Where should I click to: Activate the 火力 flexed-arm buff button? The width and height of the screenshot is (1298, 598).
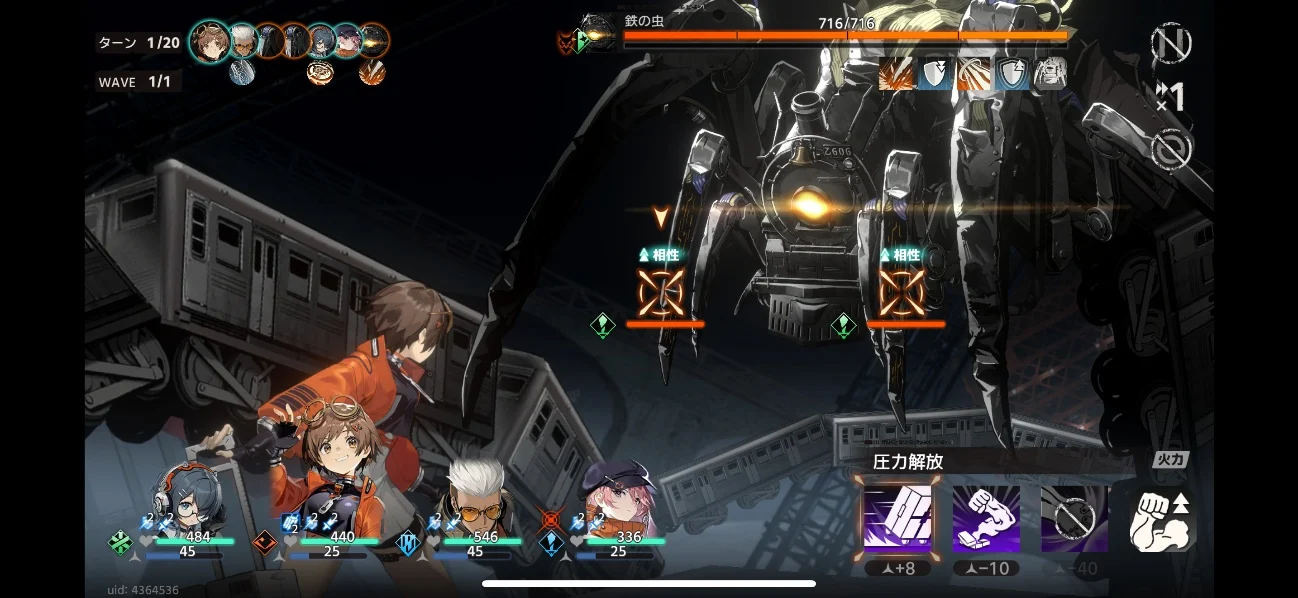(1162, 518)
